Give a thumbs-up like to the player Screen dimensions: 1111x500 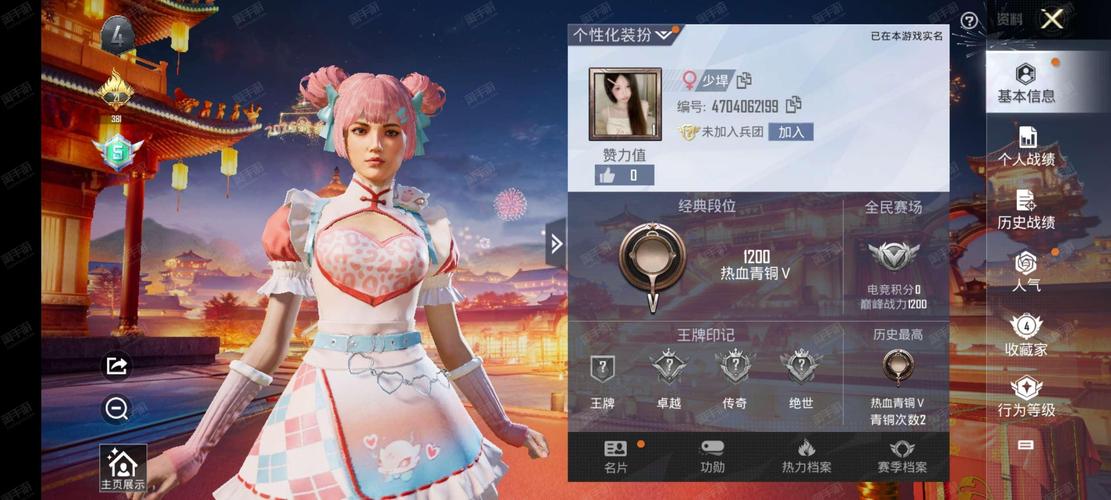pos(607,176)
